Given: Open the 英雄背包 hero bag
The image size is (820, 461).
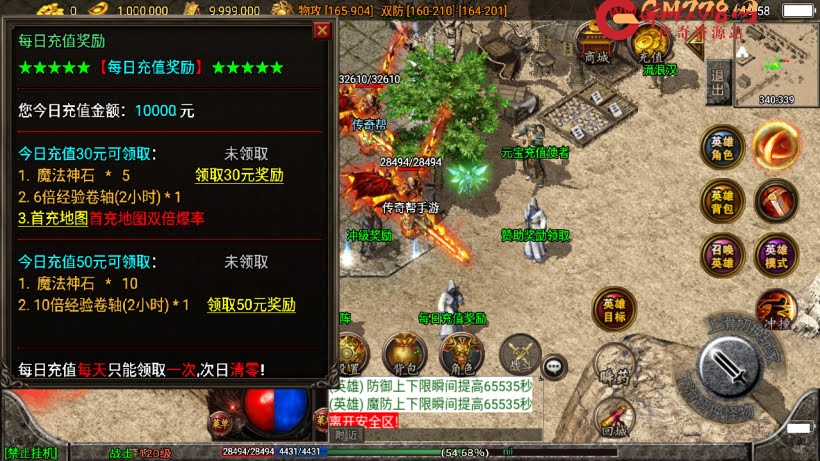Looking at the screenshot, I should [721, 200].
